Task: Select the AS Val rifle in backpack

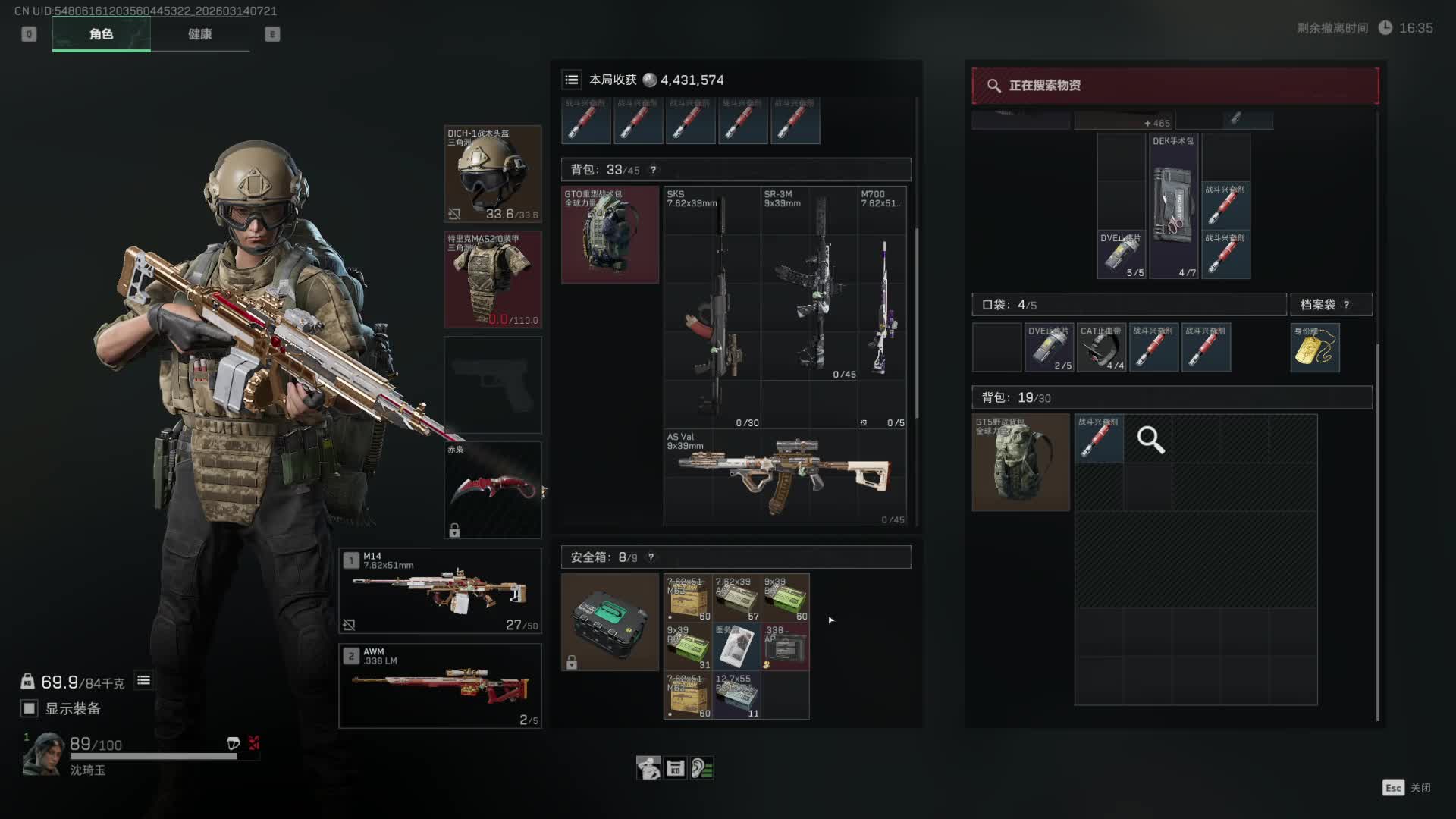Action: (x=785, y=477)
